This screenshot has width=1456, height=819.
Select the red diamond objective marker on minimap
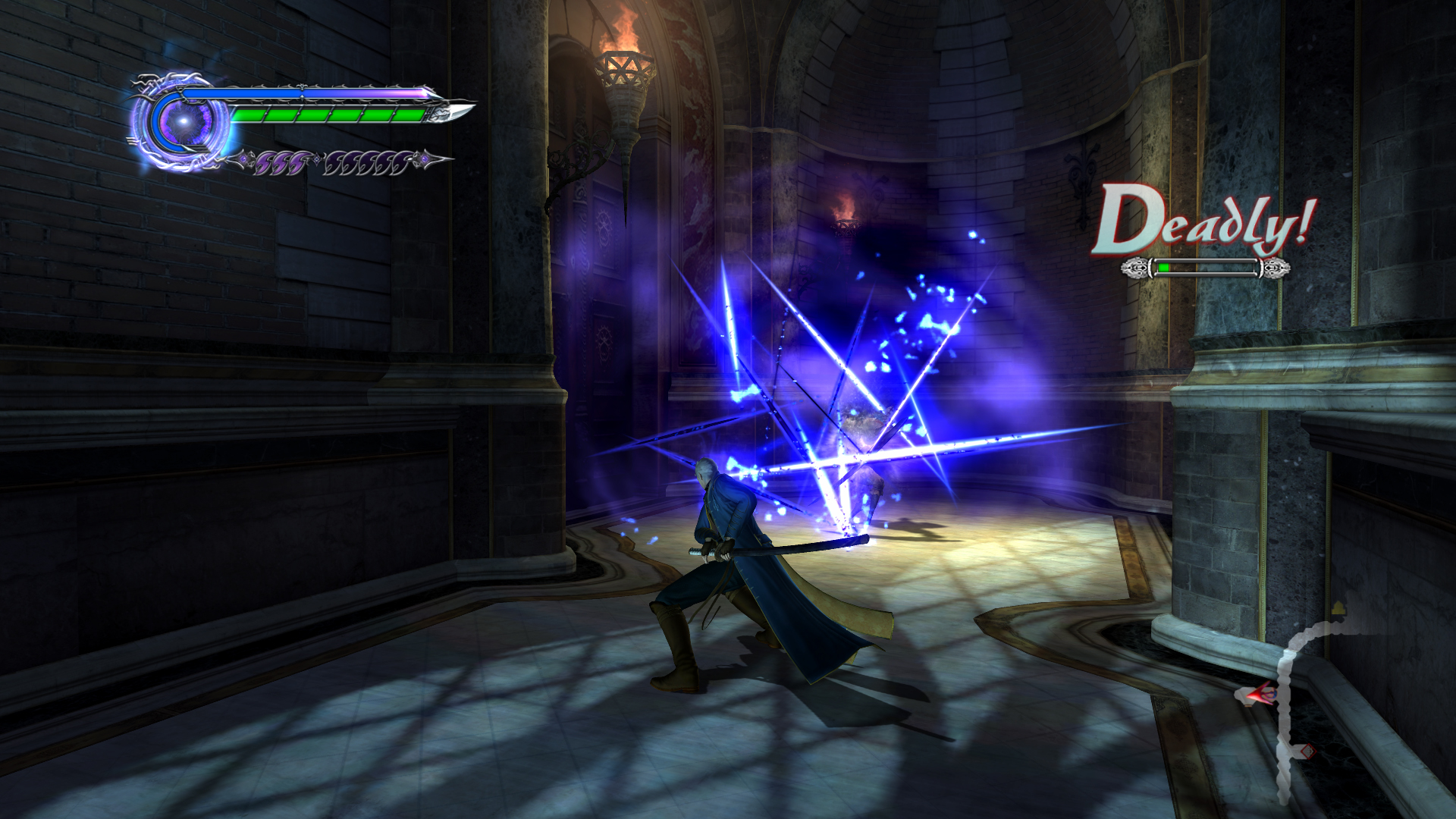click(1309, 752)
